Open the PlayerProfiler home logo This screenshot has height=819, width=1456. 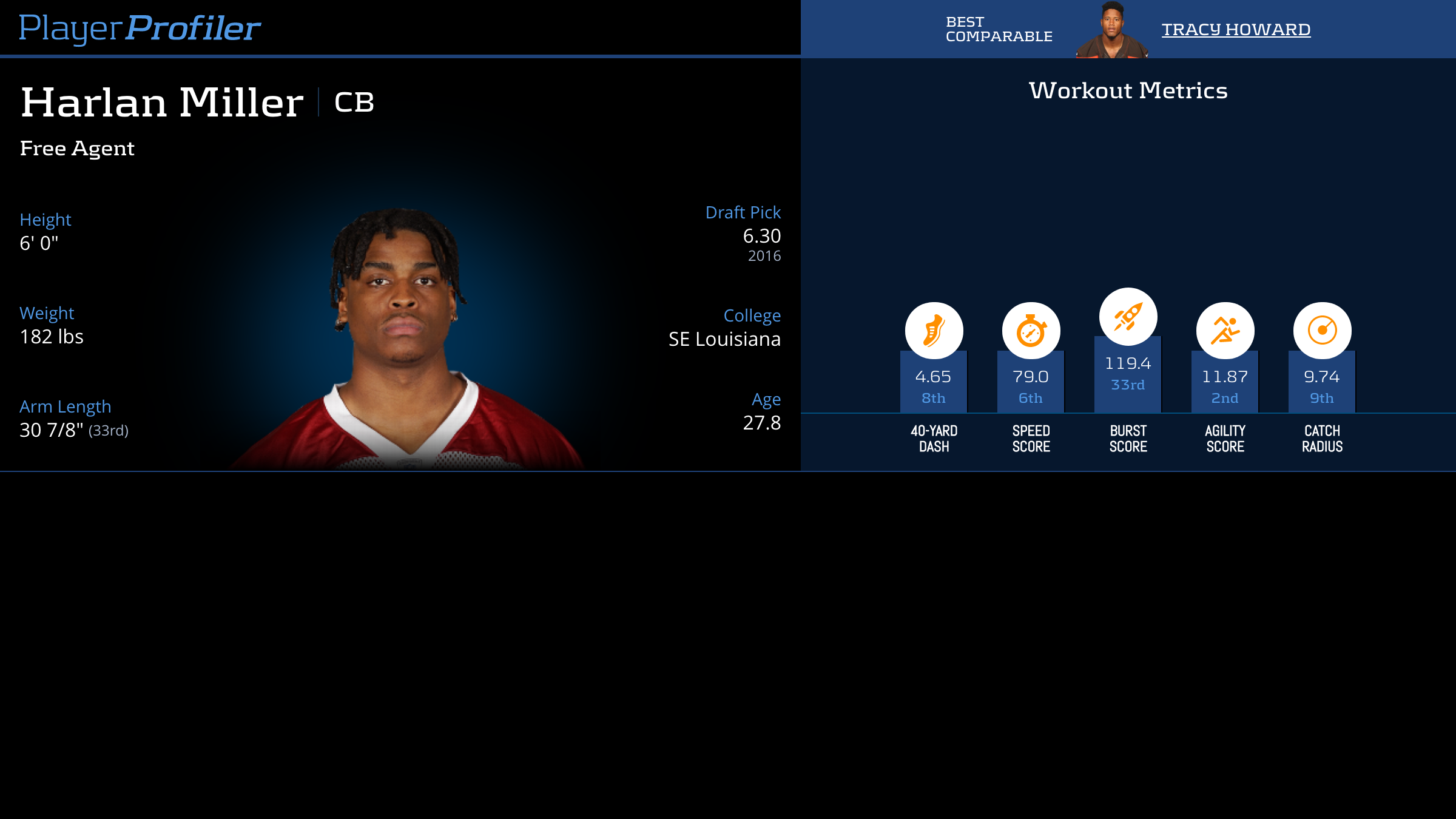coord(140,29)
